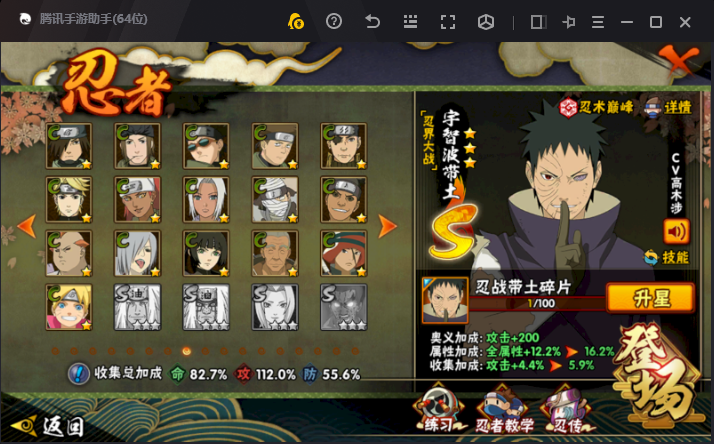The image size is (714, 444).
Task: Show the previous page of ninjas
Action: 27,226
